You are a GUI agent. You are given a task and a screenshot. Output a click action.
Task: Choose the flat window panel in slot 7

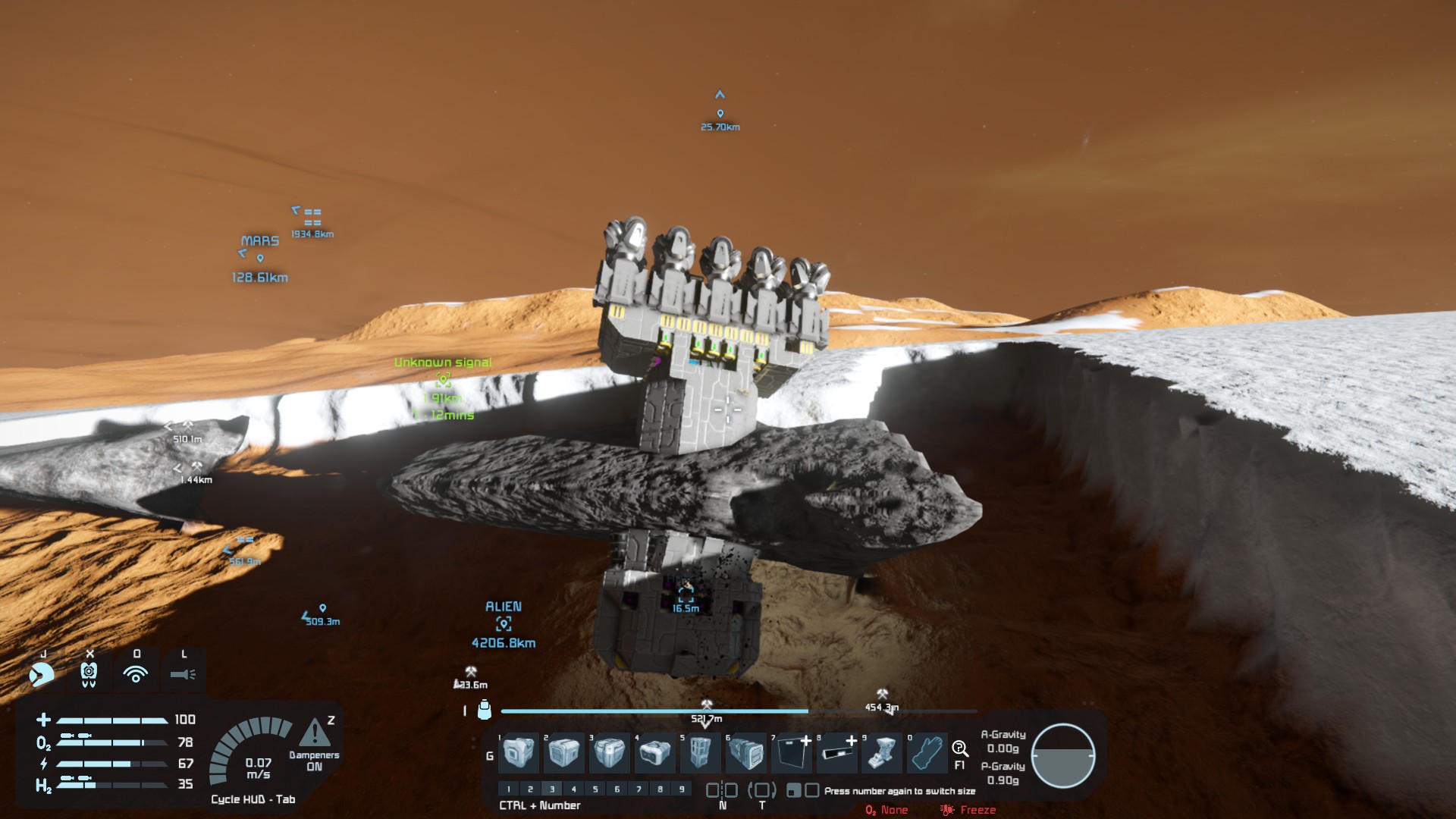pos(792,753)
